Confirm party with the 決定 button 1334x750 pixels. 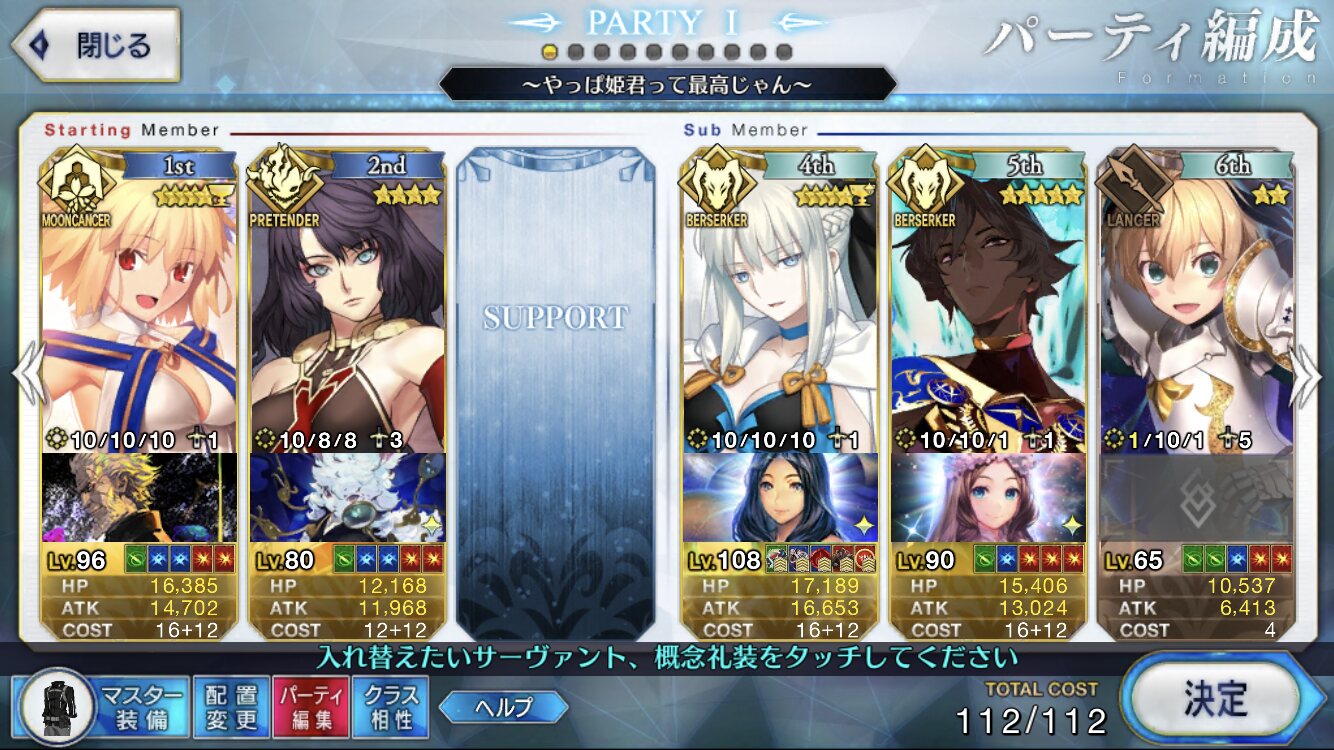click(x=1214, y=695)
